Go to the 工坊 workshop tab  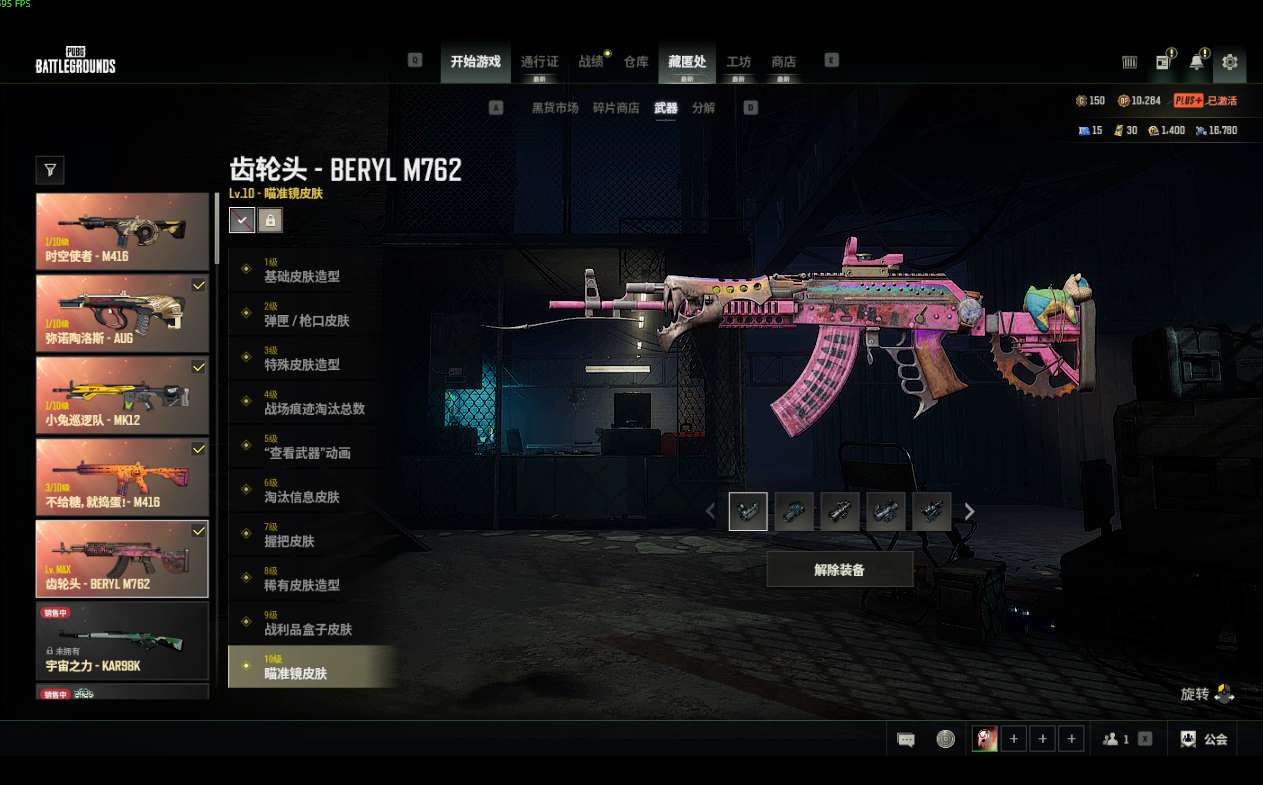click(x=738, y=62)
